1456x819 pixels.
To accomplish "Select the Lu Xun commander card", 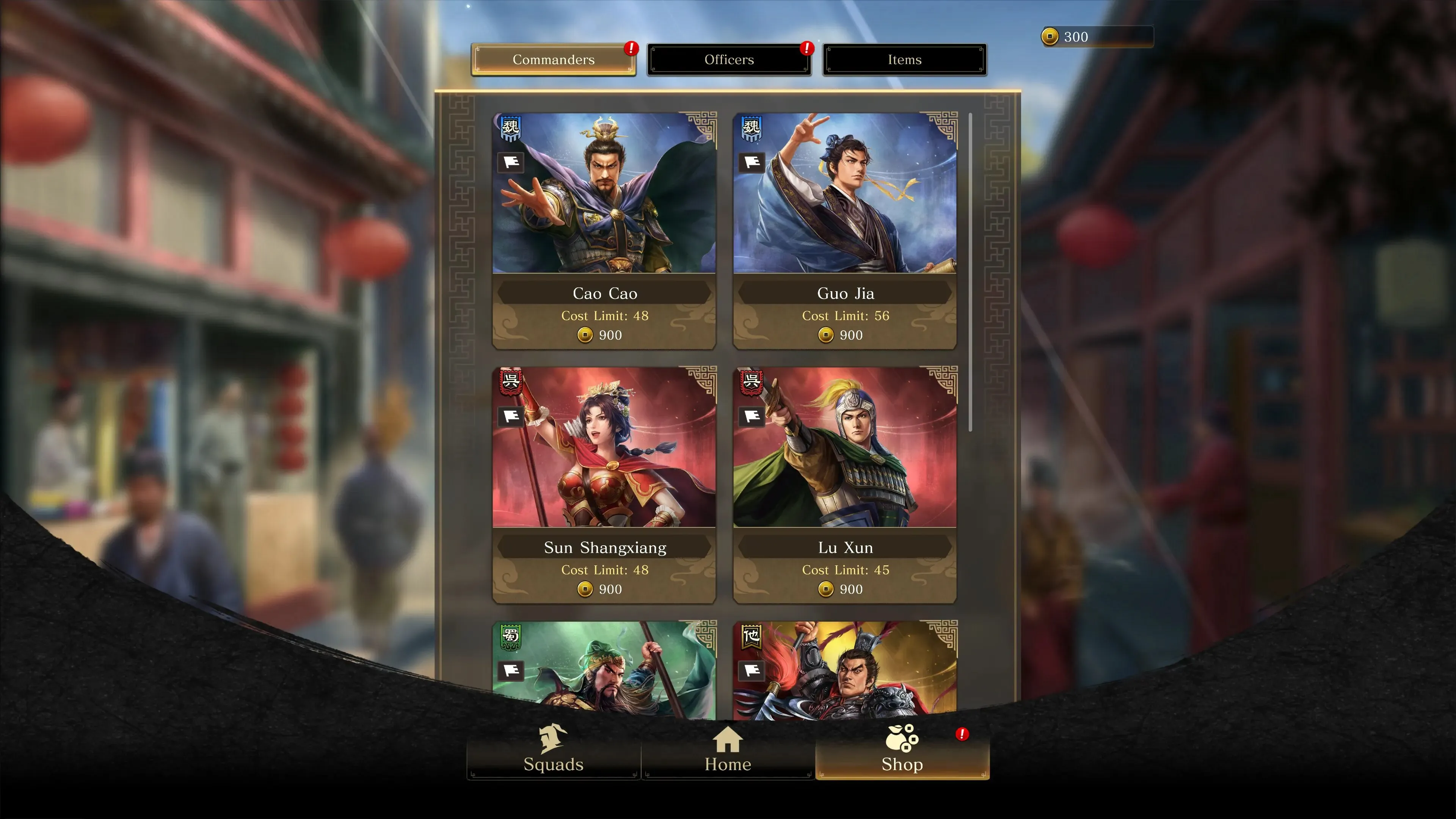I will 844,485.
